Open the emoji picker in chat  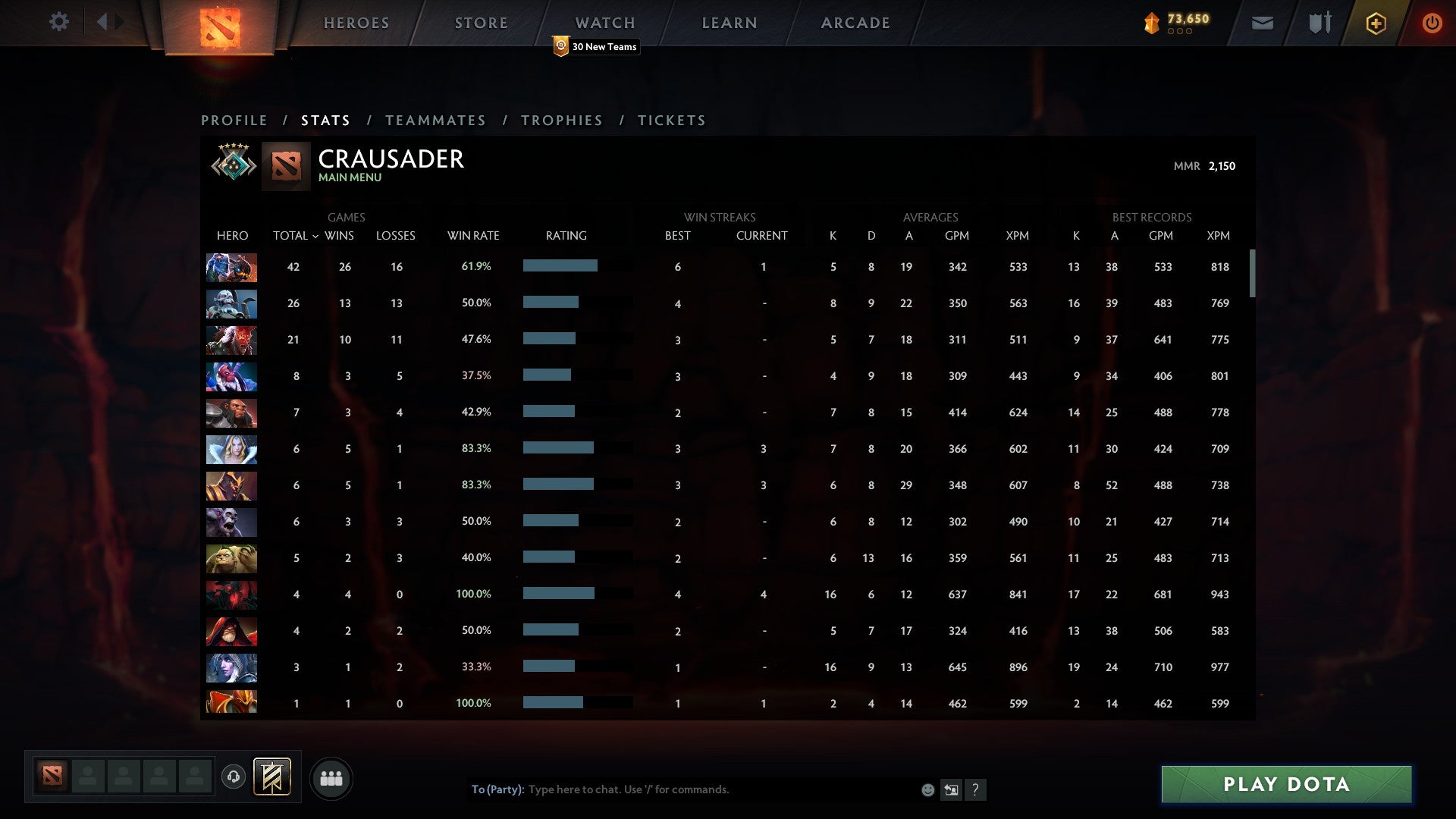(x=927, y=789)
